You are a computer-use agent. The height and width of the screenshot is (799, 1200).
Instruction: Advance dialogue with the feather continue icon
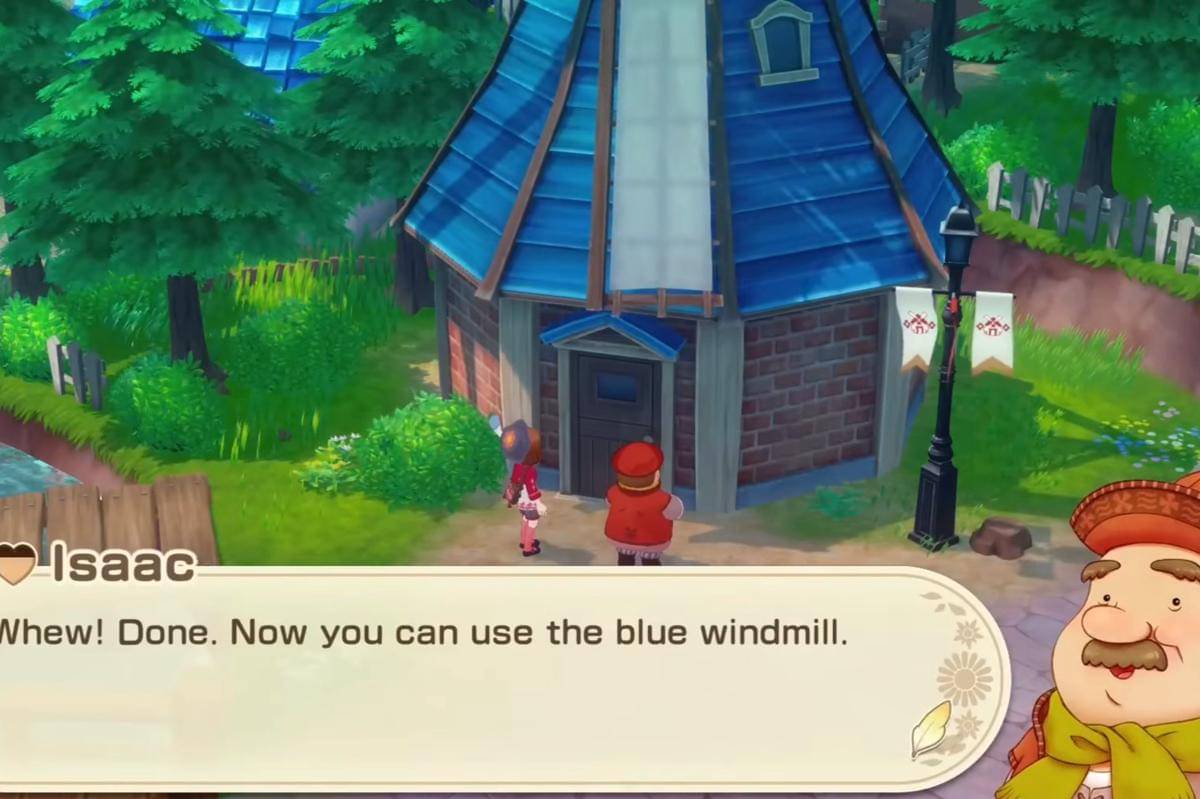(x=930, y=730)
